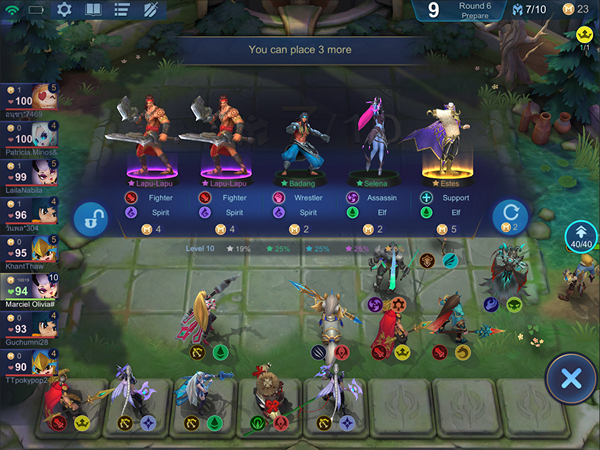Open the gear settings menu
The image size is (600, 450).
pyautogui.click(x=64, y=10)
